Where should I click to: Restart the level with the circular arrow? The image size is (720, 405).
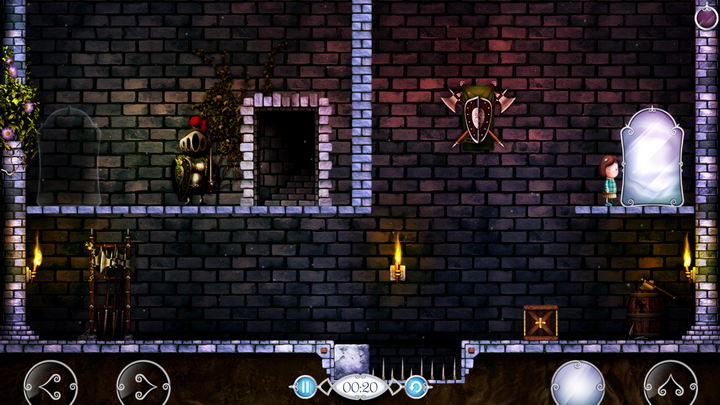[x=416, y=386]
